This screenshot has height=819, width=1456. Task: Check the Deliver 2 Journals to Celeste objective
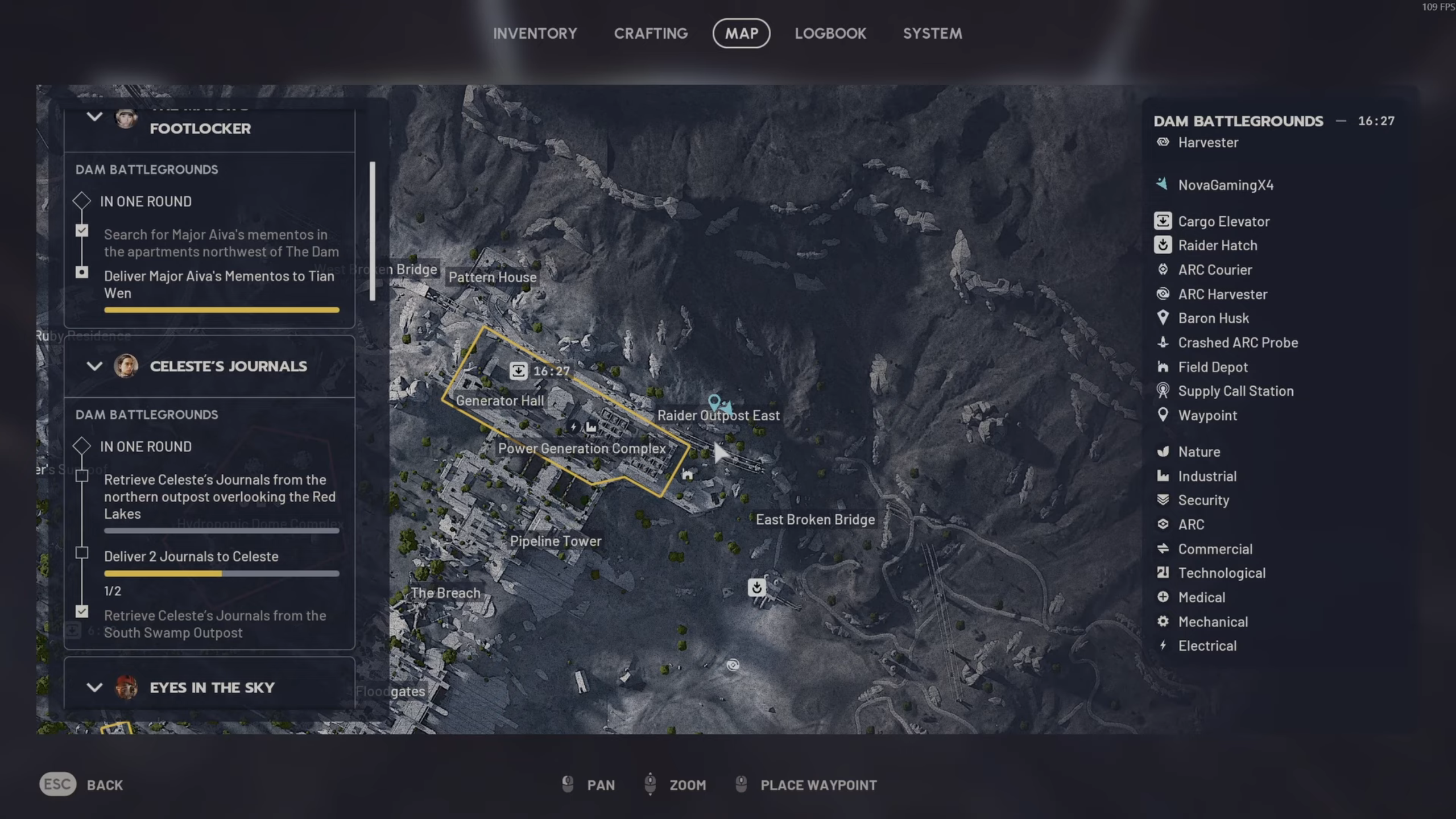pos(82,552)
